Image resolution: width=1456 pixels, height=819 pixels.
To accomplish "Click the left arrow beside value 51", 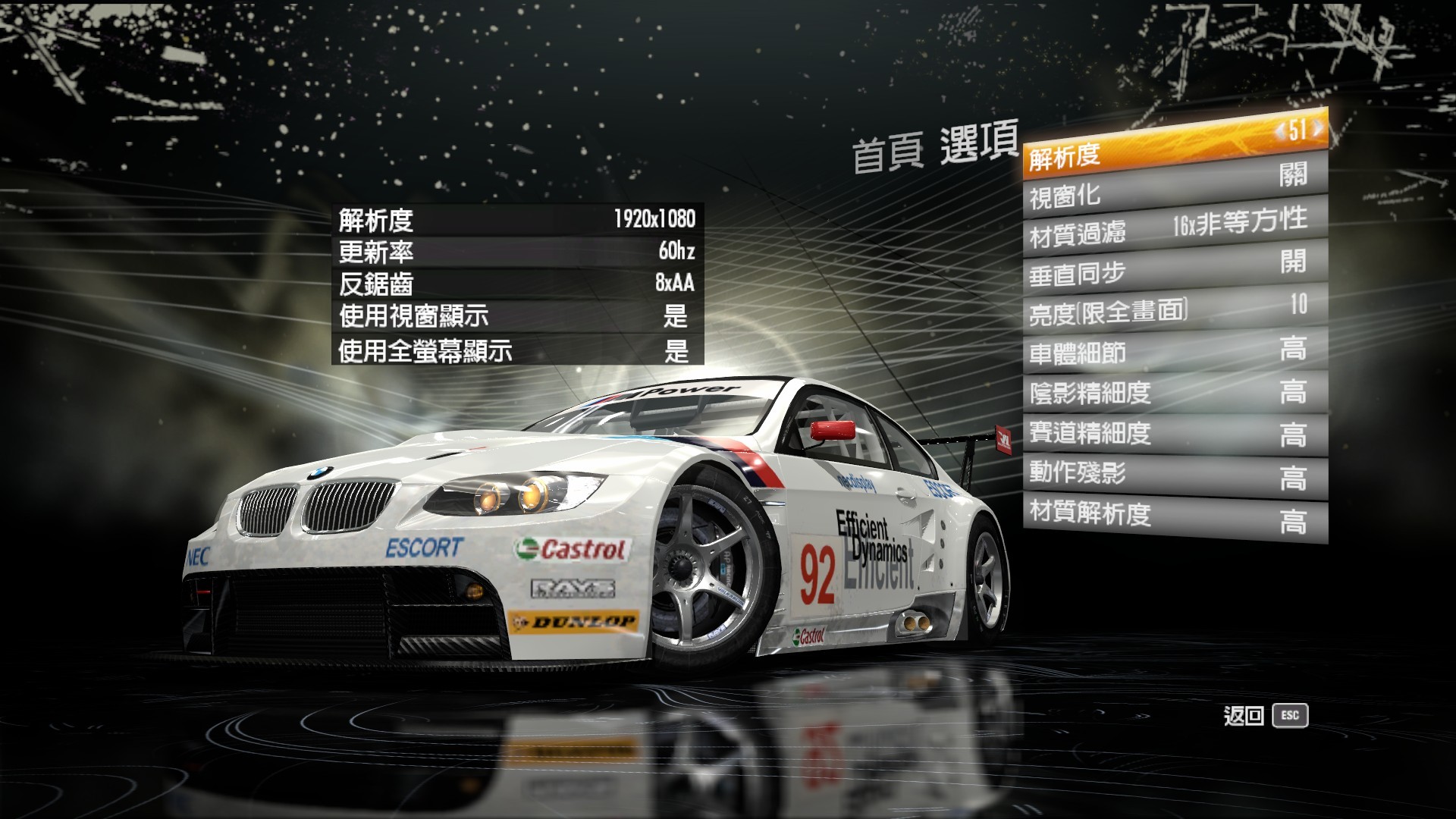I will (1281, 131).
